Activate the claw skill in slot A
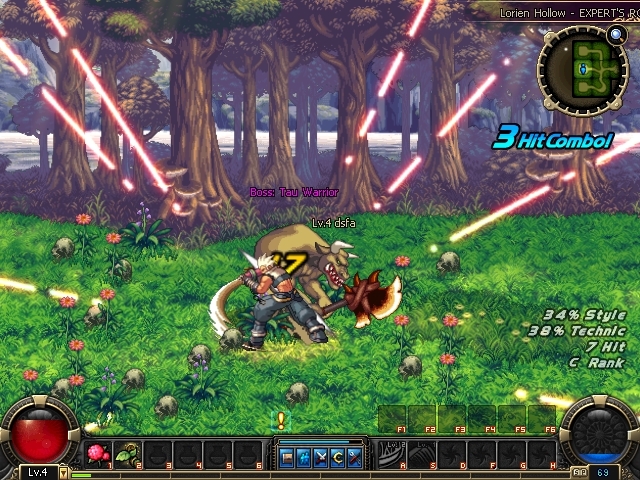Viewport: 640px width, 480px height. [391, 455]
